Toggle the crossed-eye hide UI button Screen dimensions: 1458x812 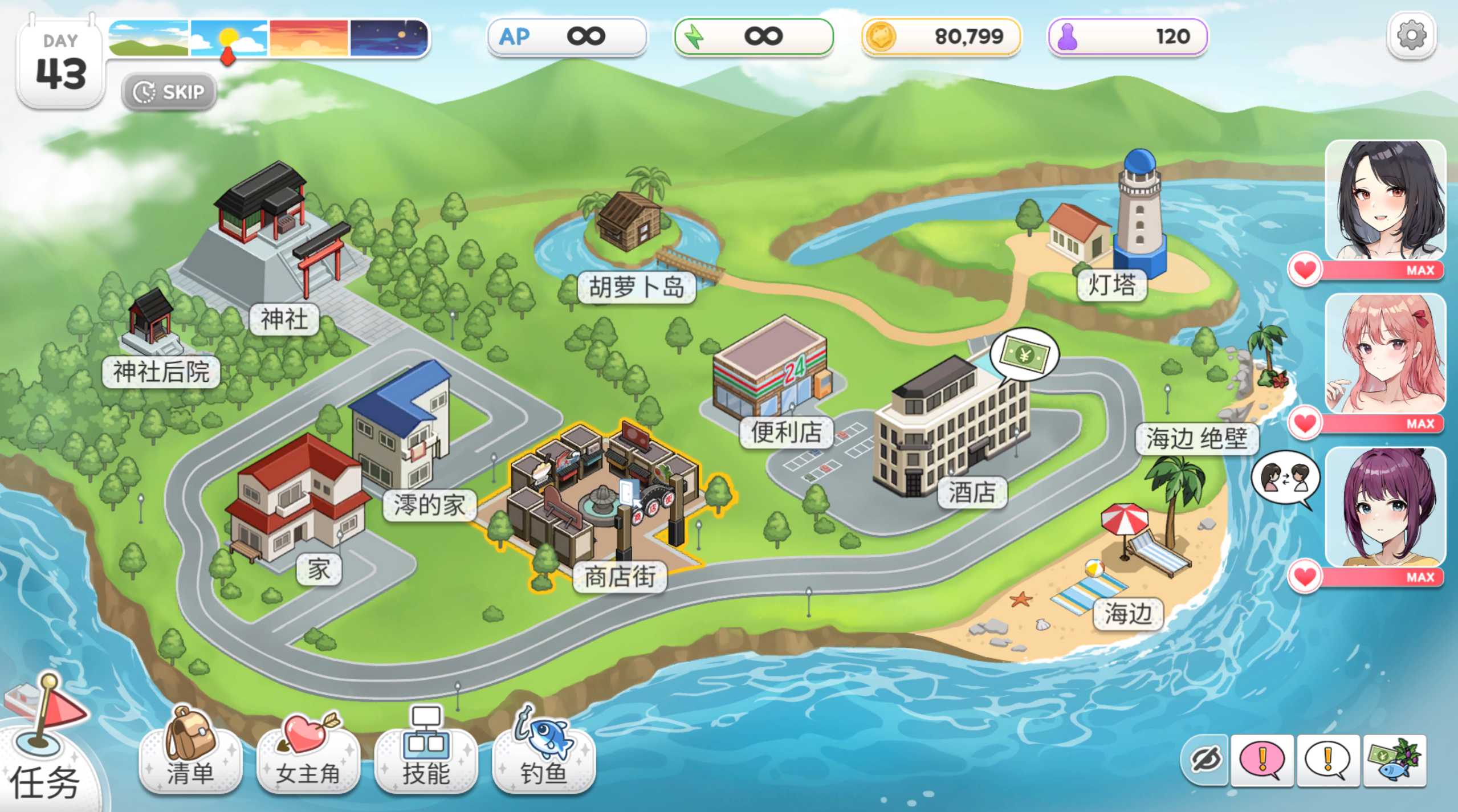pos(1206,760)
